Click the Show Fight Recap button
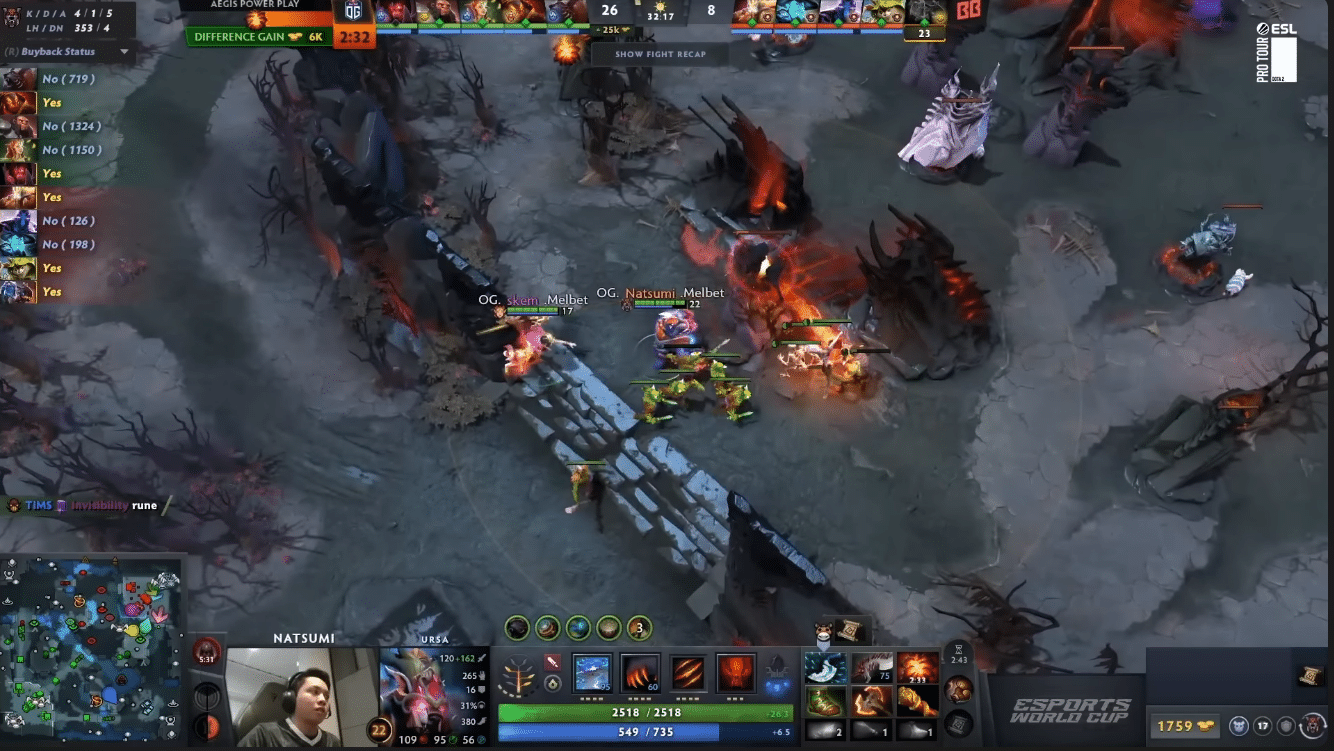 (x=660, y=54)
